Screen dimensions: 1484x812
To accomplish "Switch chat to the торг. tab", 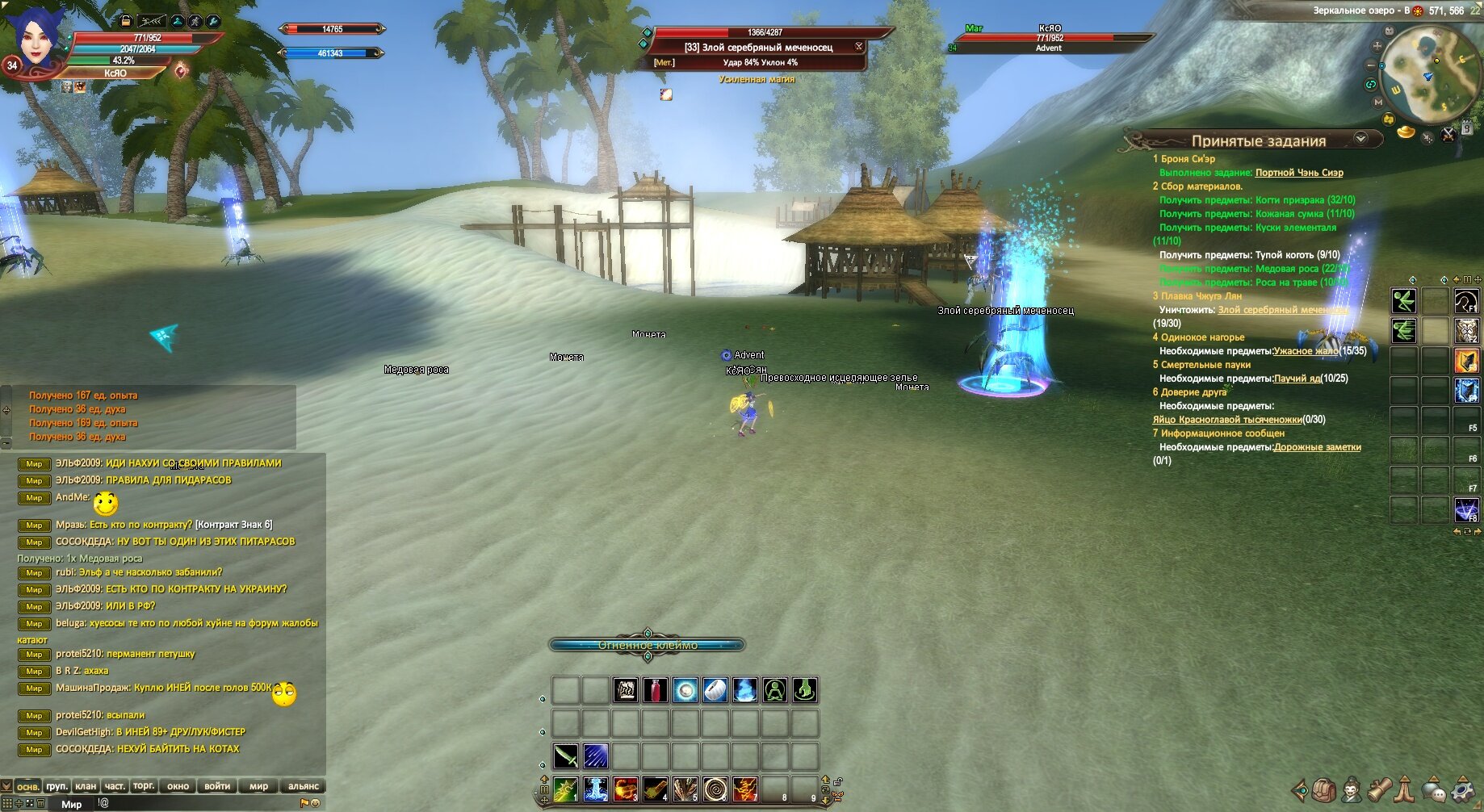I will click(144, 785).
